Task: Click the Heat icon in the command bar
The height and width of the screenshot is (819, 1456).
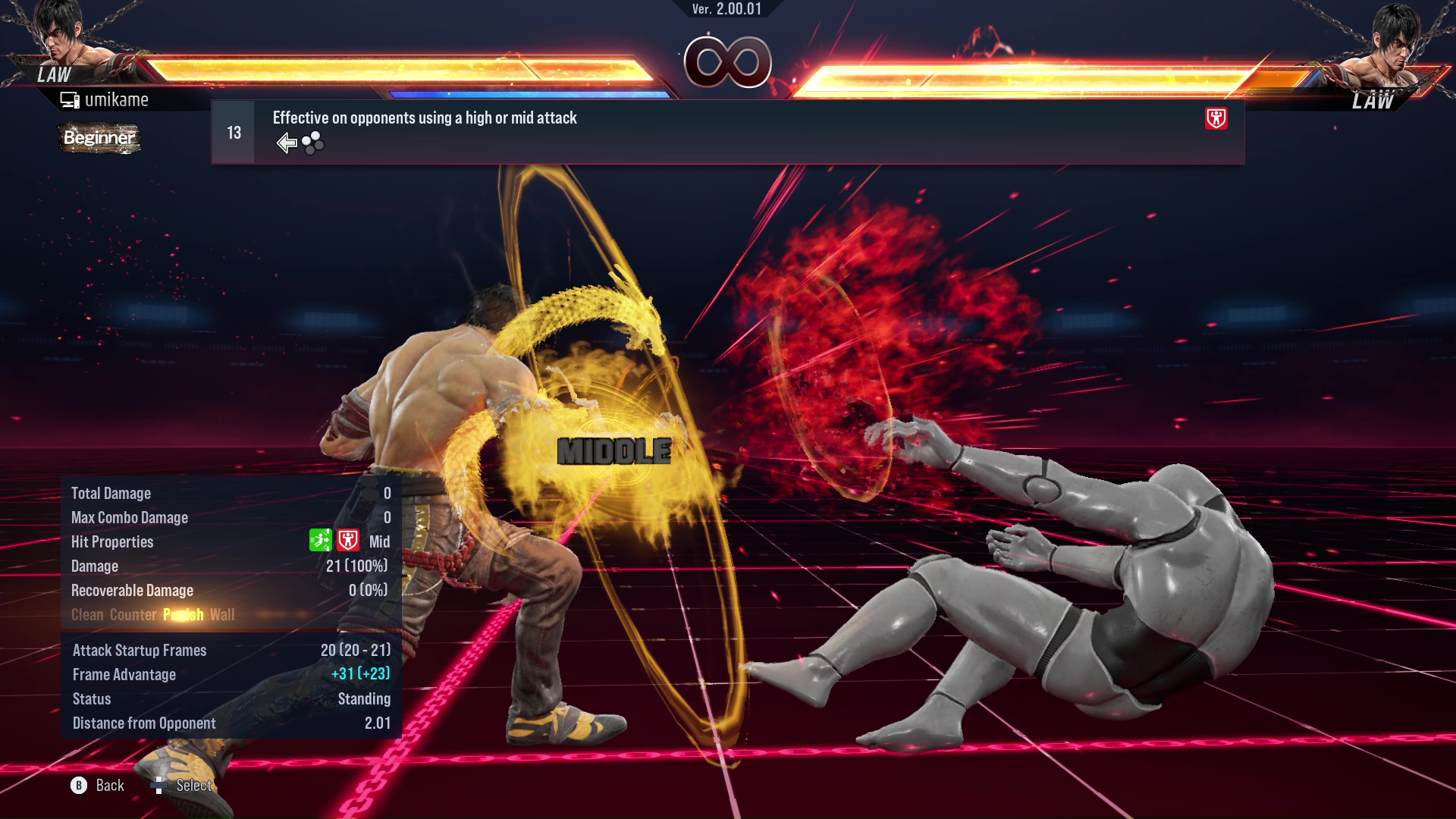Action: tap(1215, 118)
